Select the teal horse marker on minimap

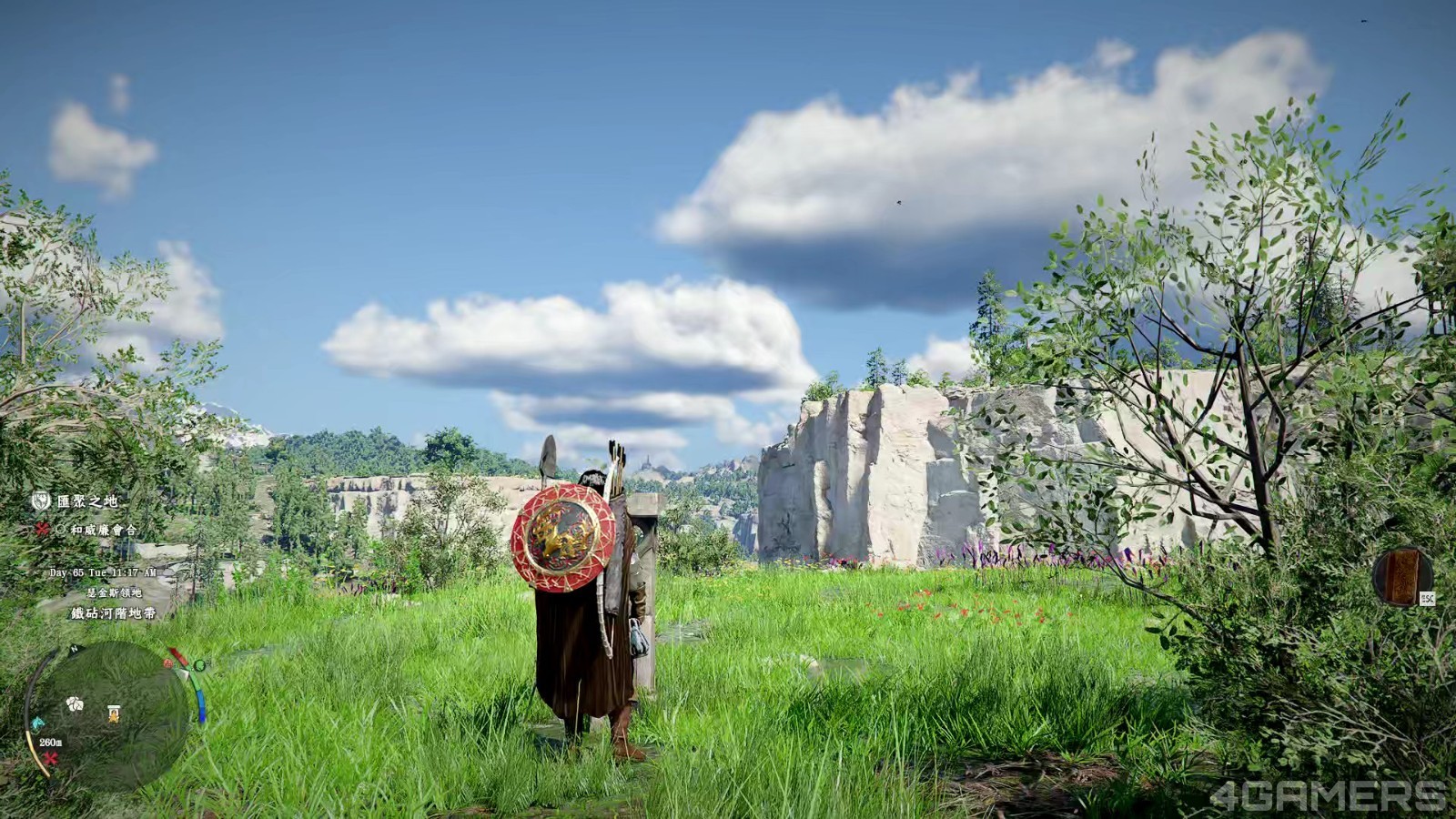coord(37,723)
